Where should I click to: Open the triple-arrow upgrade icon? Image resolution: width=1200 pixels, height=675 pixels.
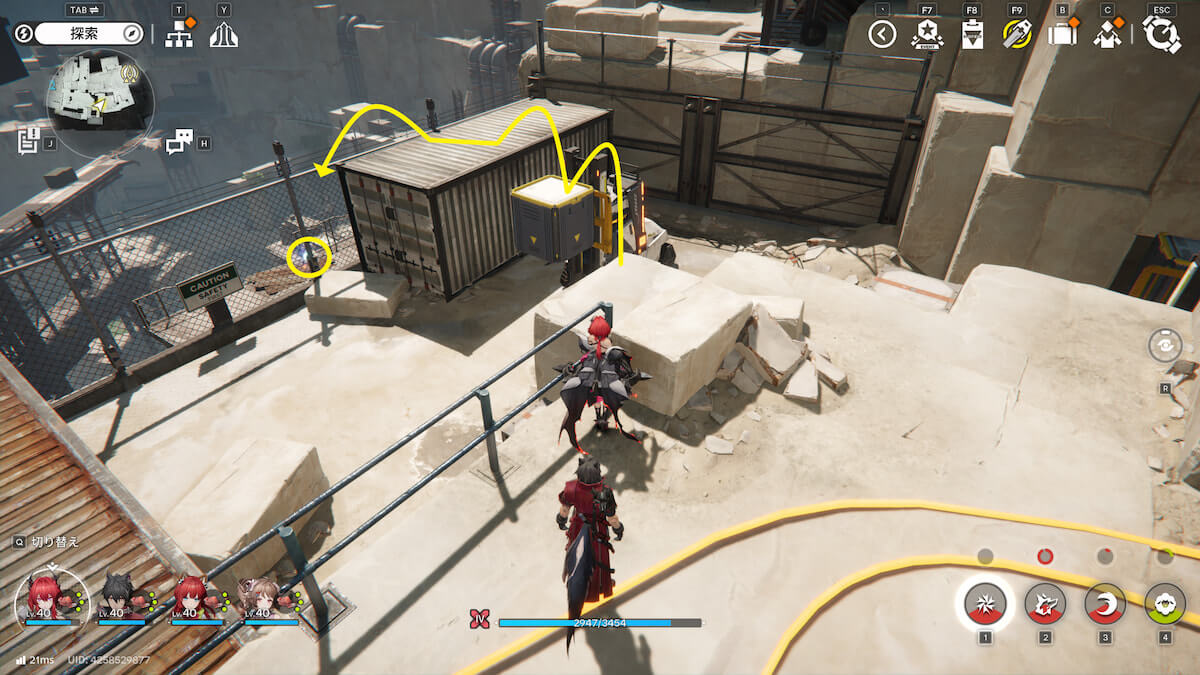223,35
